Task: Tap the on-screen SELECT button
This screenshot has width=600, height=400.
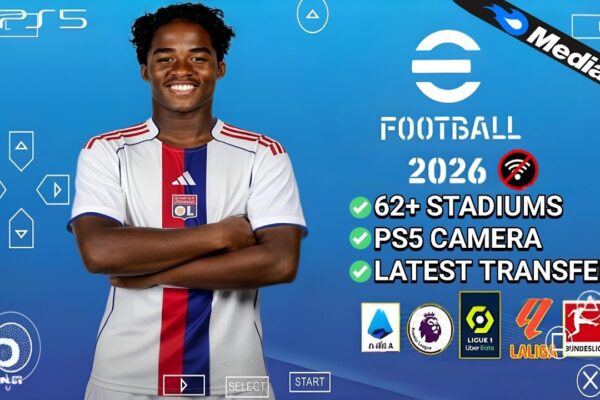Action: point(247,386)
